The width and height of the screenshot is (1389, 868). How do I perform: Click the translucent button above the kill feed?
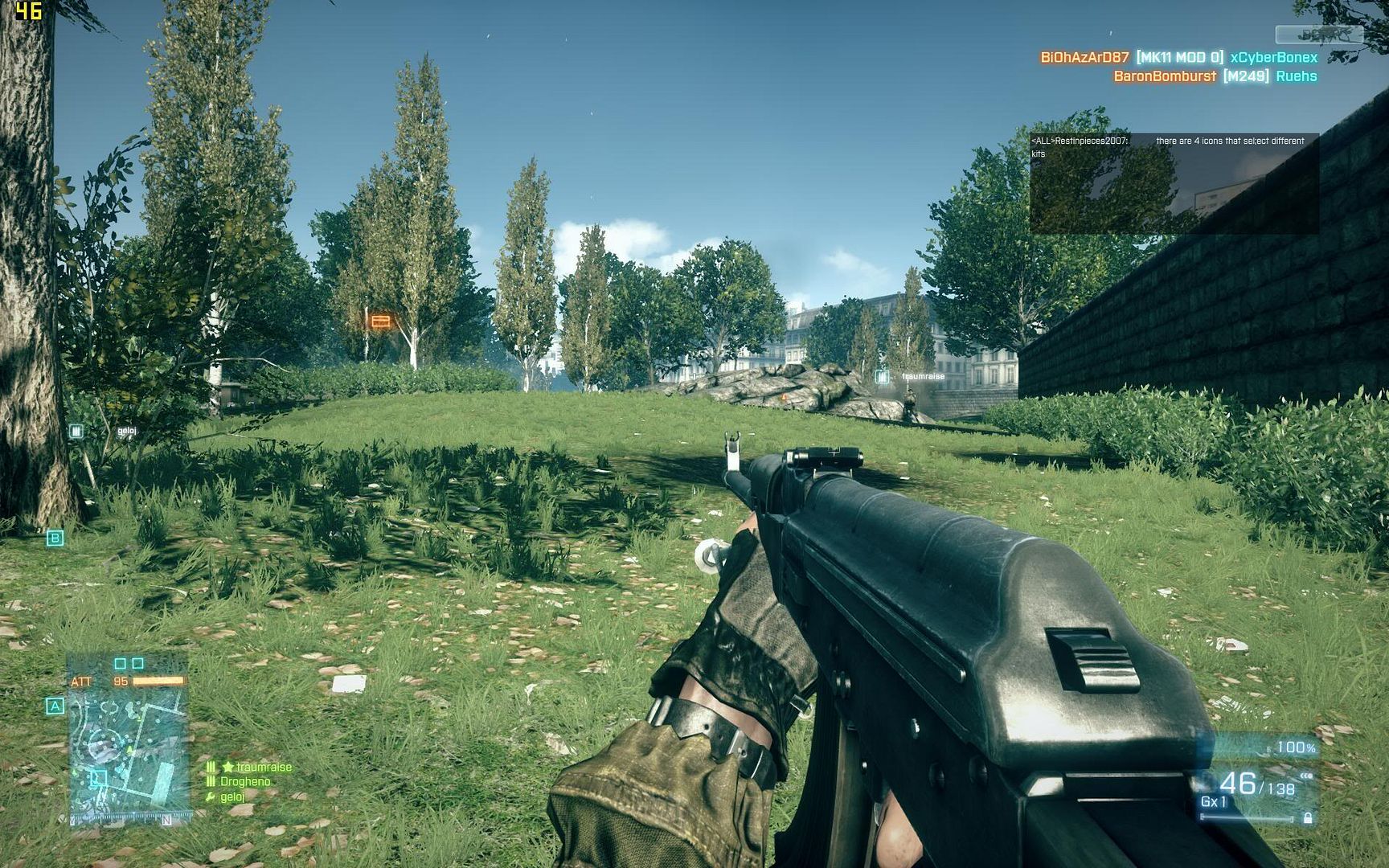coord(1318,35)
